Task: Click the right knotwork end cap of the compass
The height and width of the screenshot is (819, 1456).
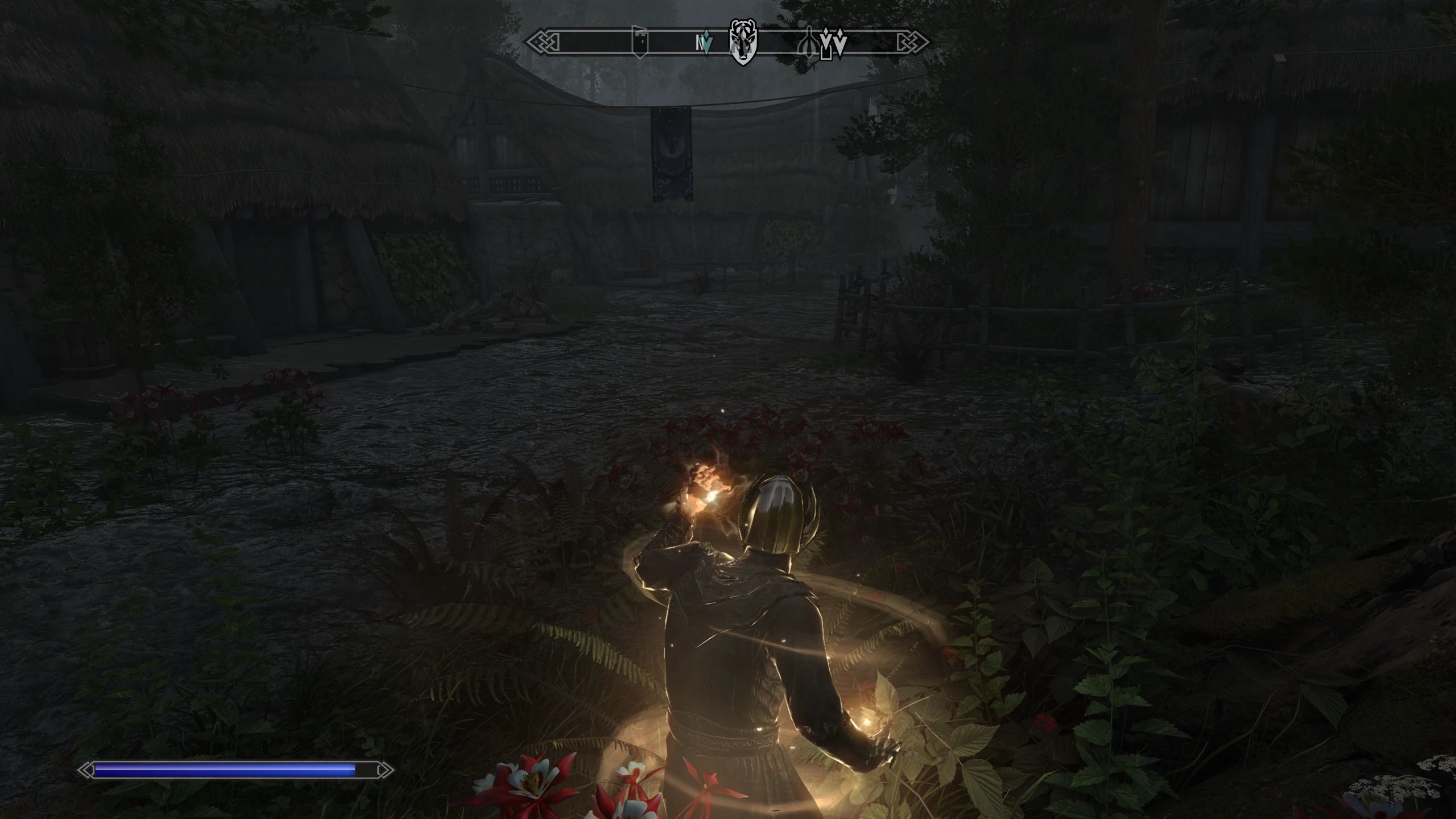Action: click(911, 41)
